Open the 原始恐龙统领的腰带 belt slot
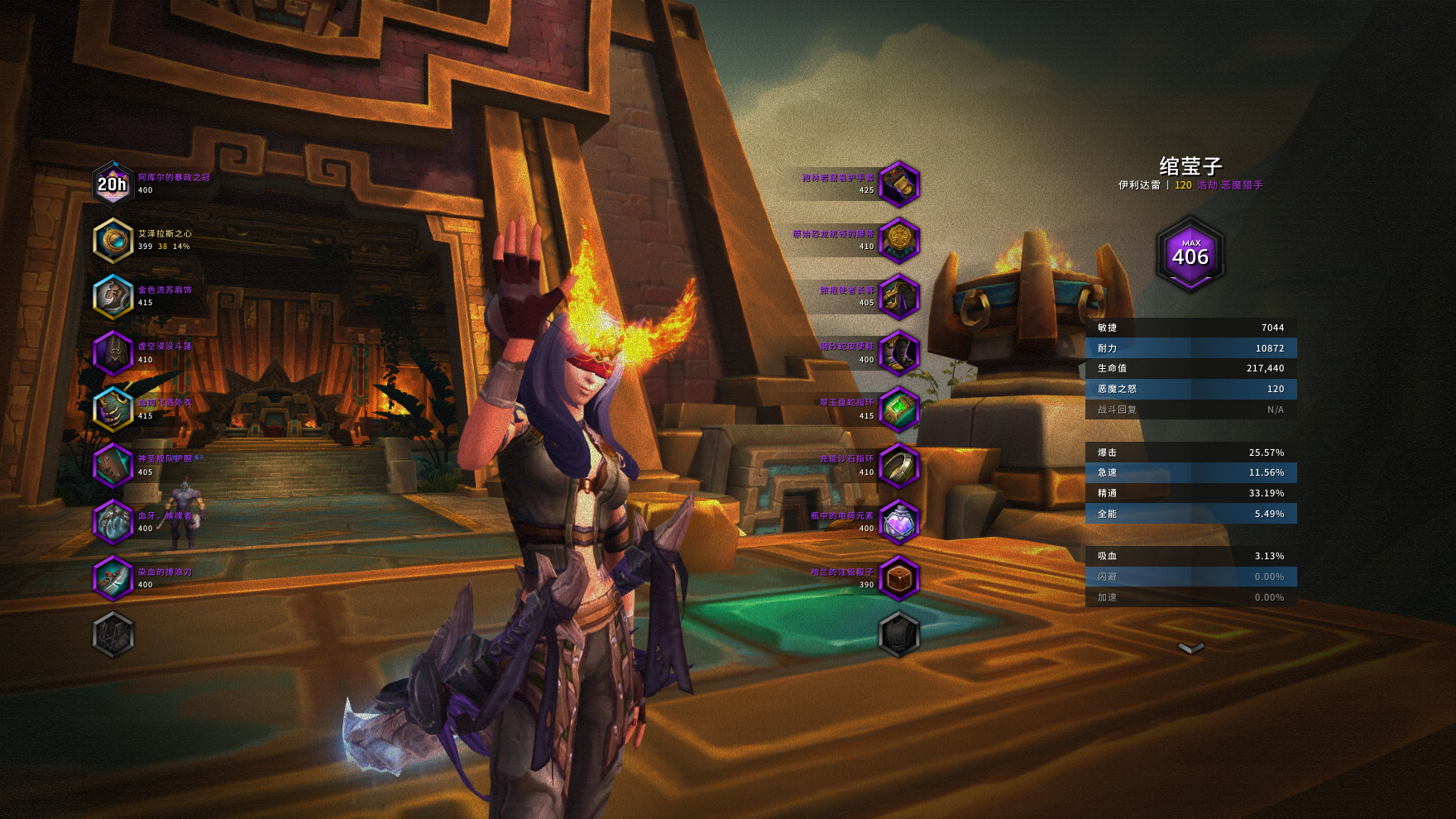 point(898,240)
